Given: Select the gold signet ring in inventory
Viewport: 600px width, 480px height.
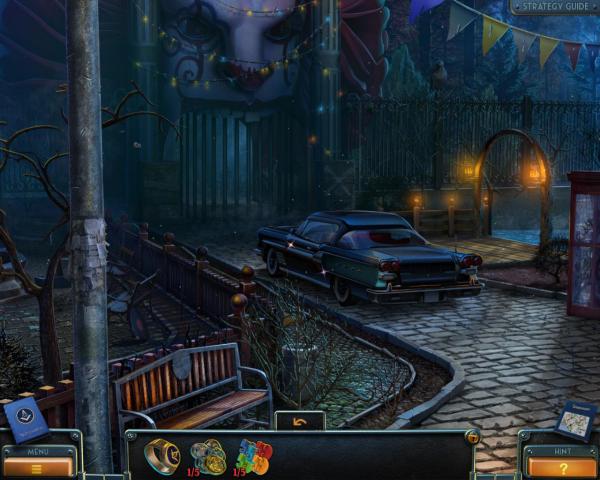Looking at the screenshot, I should [161, 456].
